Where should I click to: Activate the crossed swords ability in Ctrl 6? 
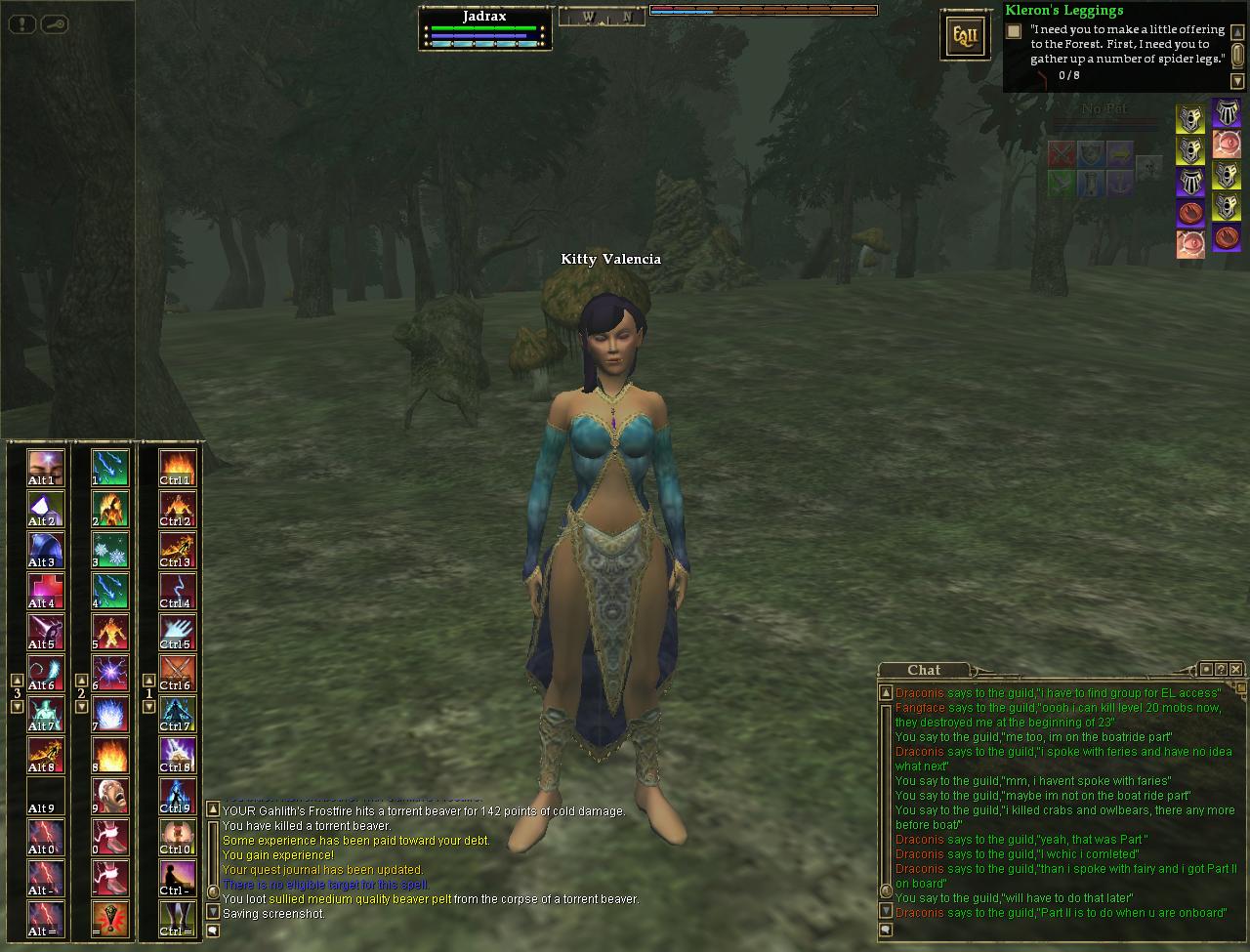coord(177,673)
